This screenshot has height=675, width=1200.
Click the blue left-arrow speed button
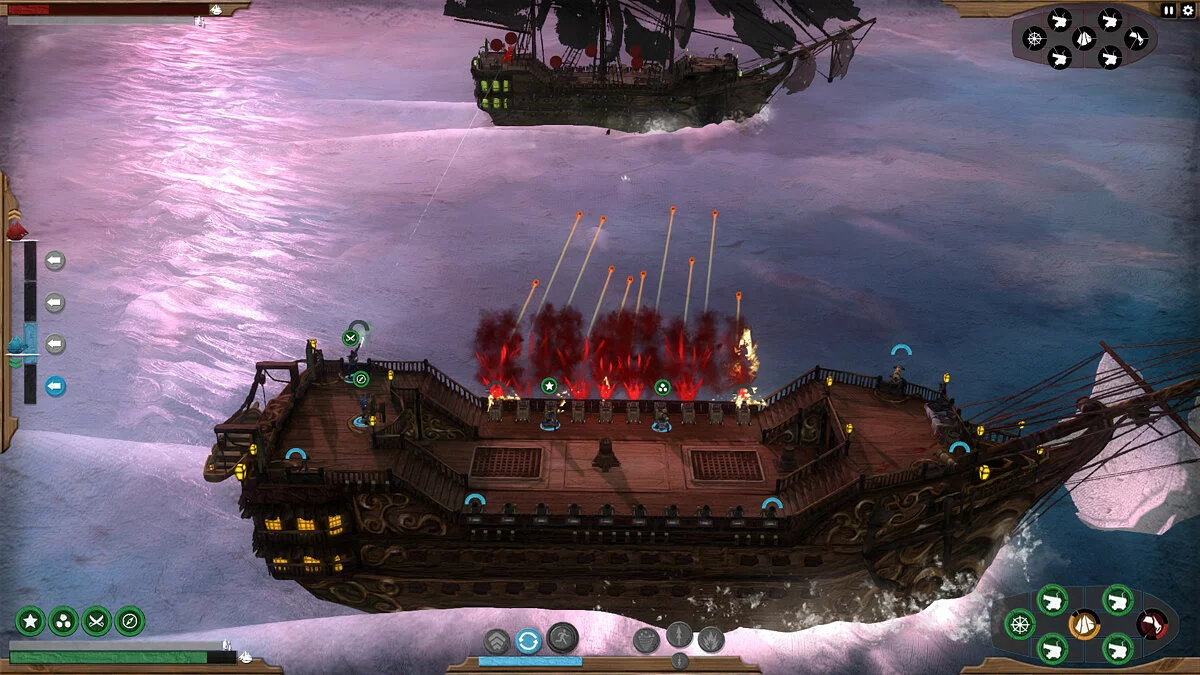55,385
